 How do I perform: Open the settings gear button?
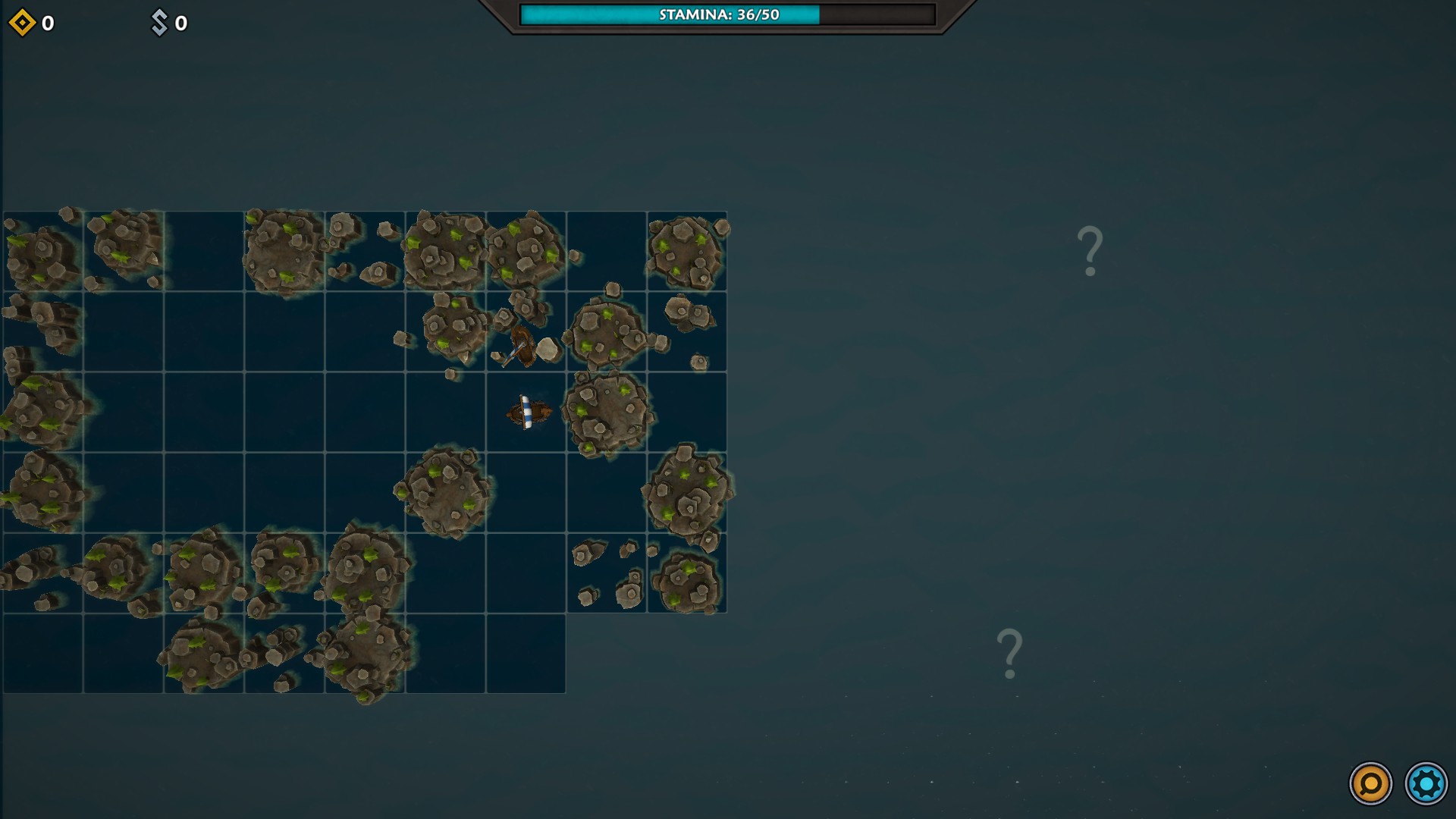coord(1426,783)
